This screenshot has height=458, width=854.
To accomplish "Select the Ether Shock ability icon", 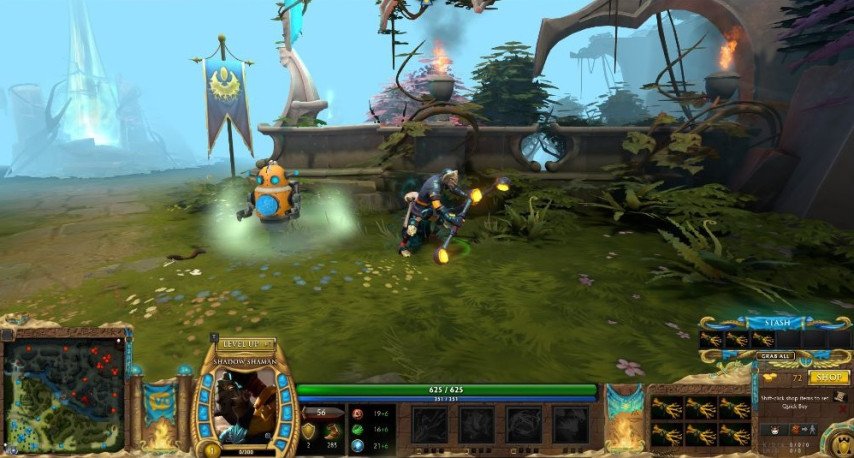I will click(430, 424).
